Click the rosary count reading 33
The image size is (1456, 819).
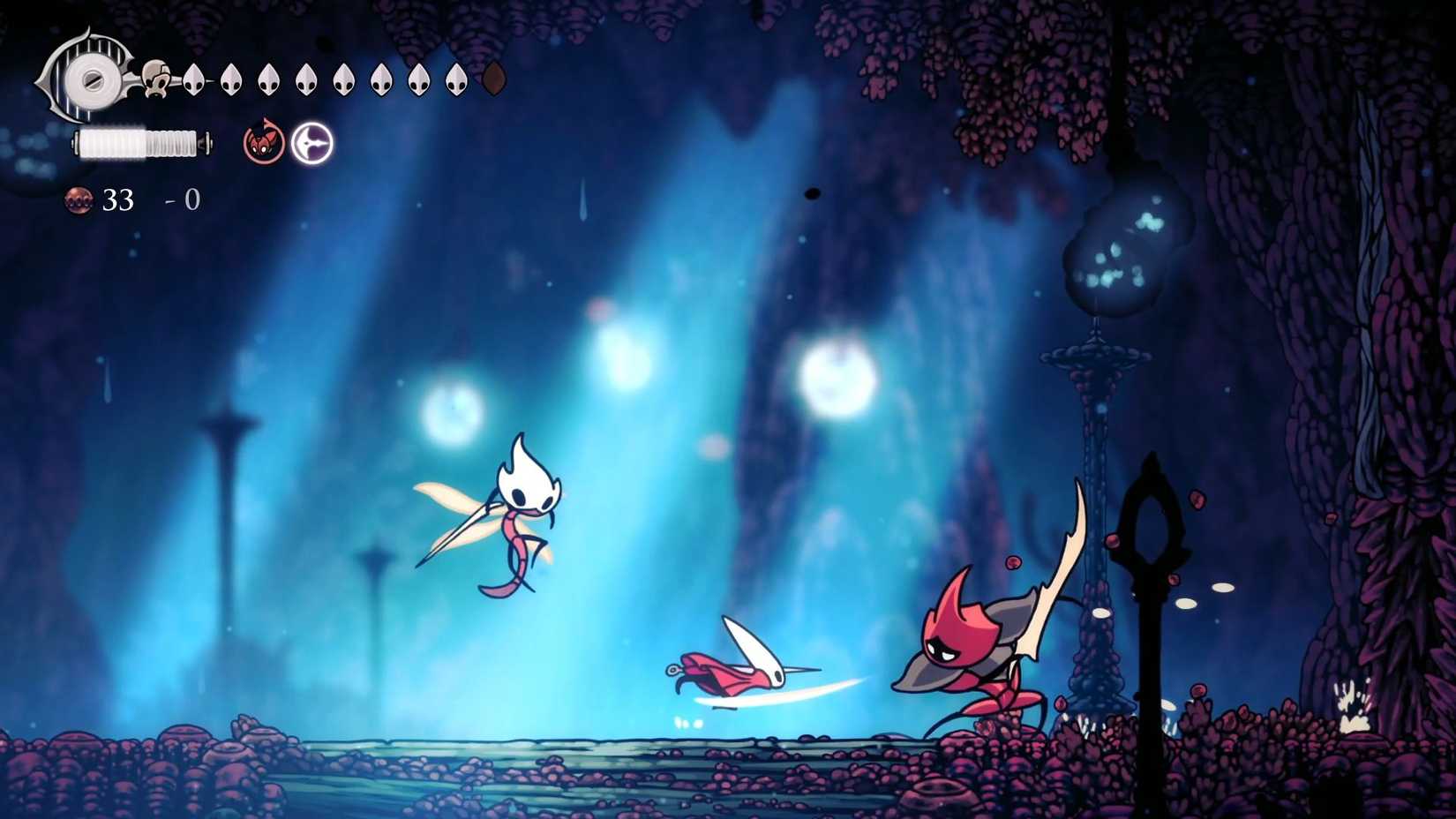tap(118, 200)
